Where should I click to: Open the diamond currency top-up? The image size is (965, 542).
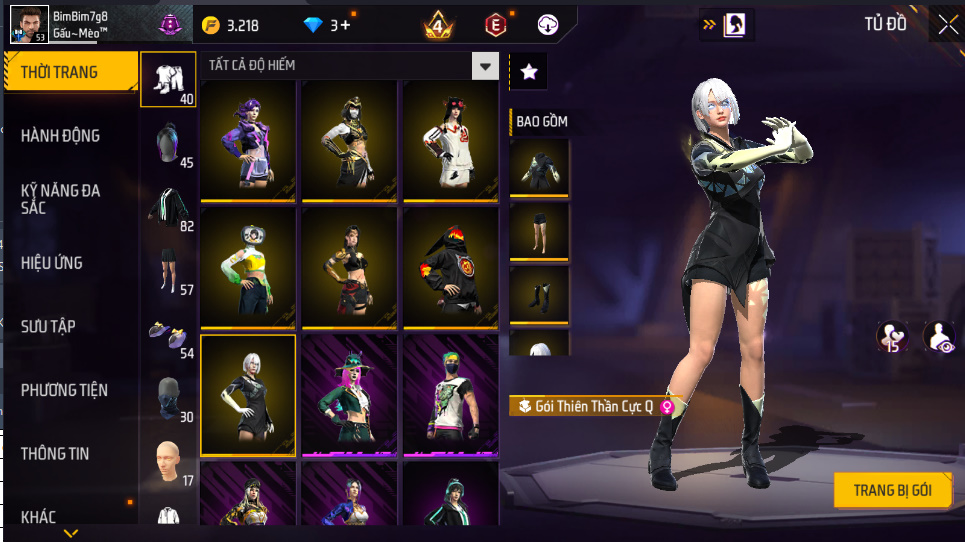pos(326,25)
